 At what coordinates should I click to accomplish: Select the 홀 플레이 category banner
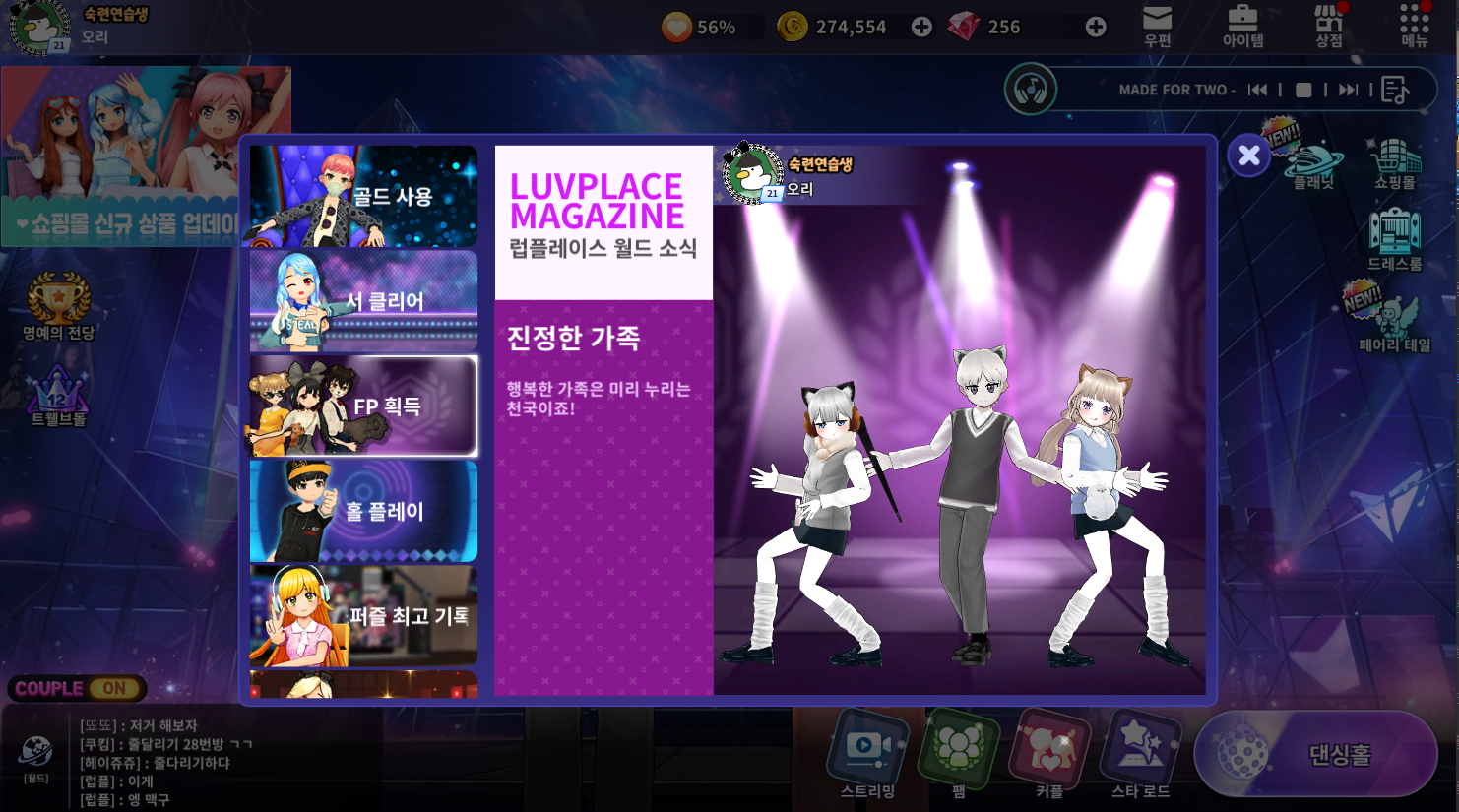pyautogui.click(x=363, y=511)
